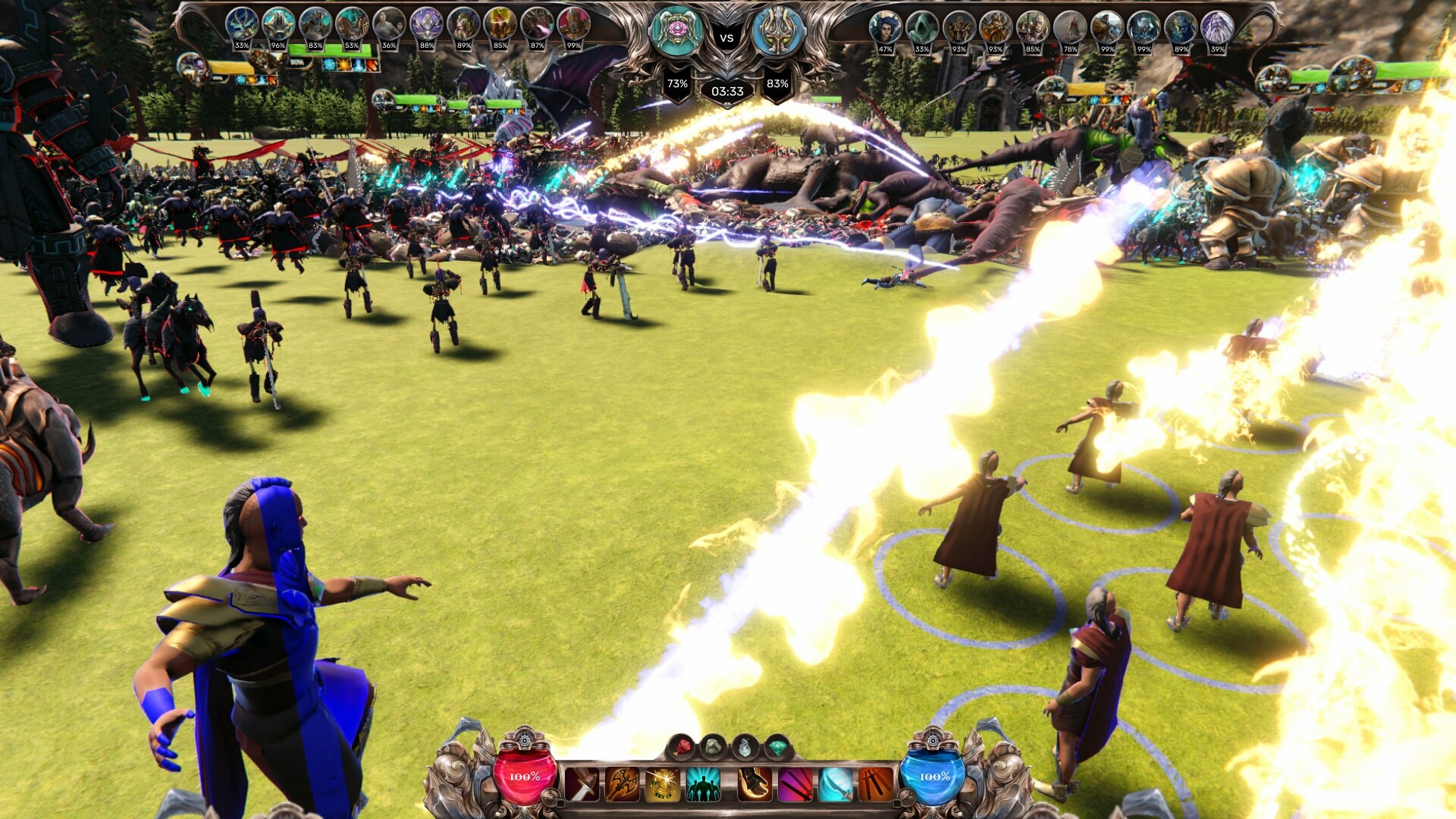Click the red health orb showing 100%
Image resolution: width=1456 pixels, height=819 pixels.
coord(523,776)
